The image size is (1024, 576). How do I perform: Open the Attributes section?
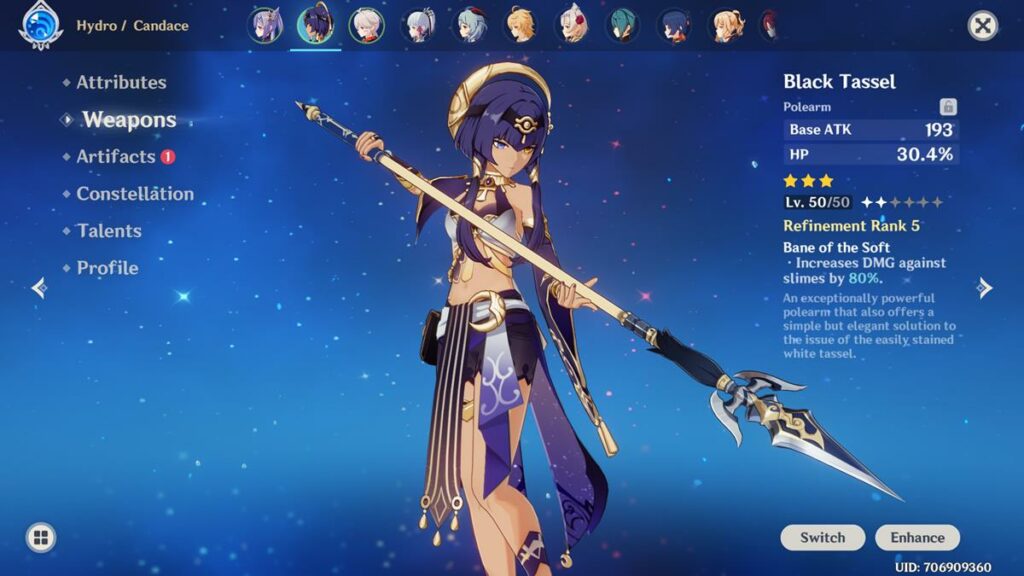[x=121, y=83]
